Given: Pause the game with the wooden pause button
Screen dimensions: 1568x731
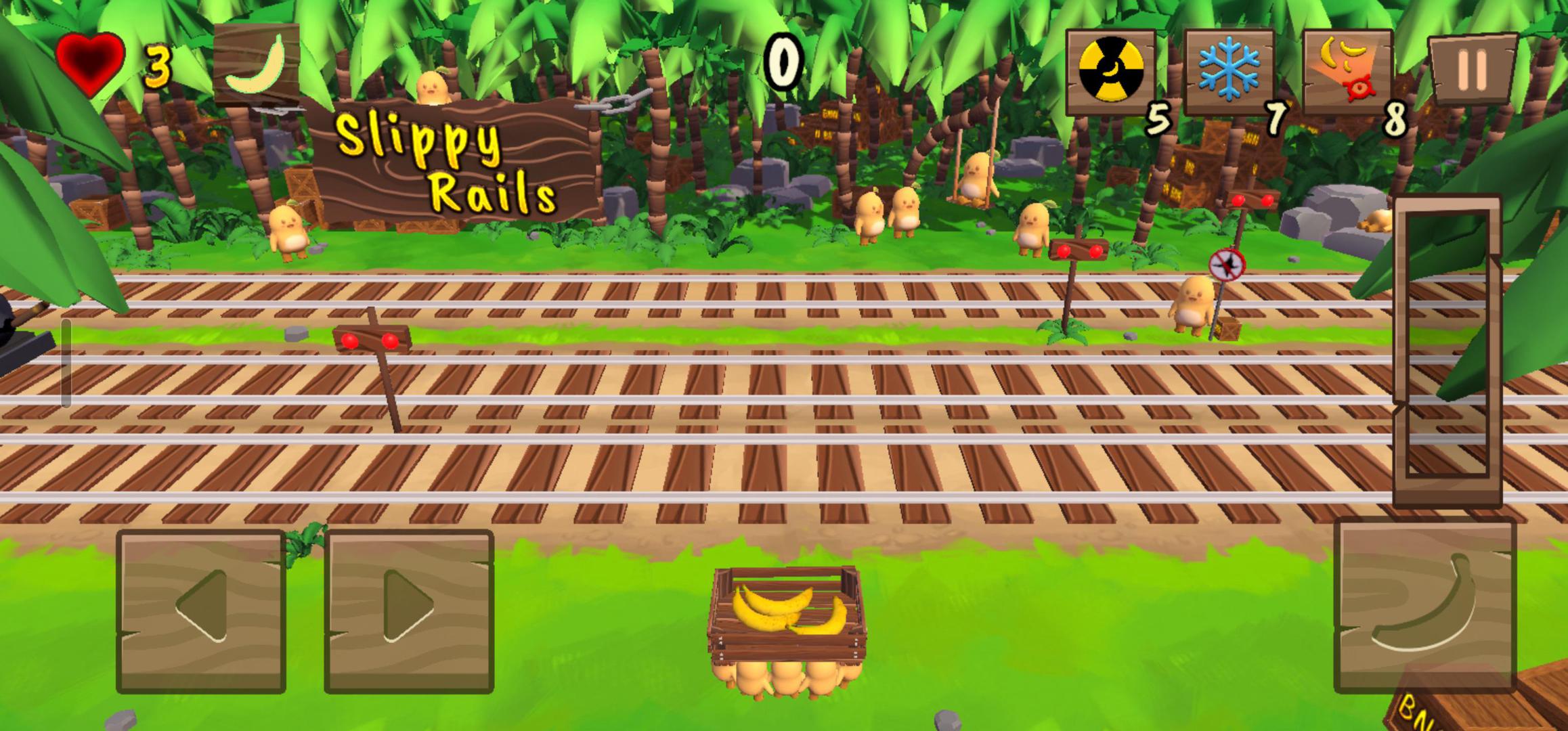Looking at the screenshot, I should [x=1472, y=68].
